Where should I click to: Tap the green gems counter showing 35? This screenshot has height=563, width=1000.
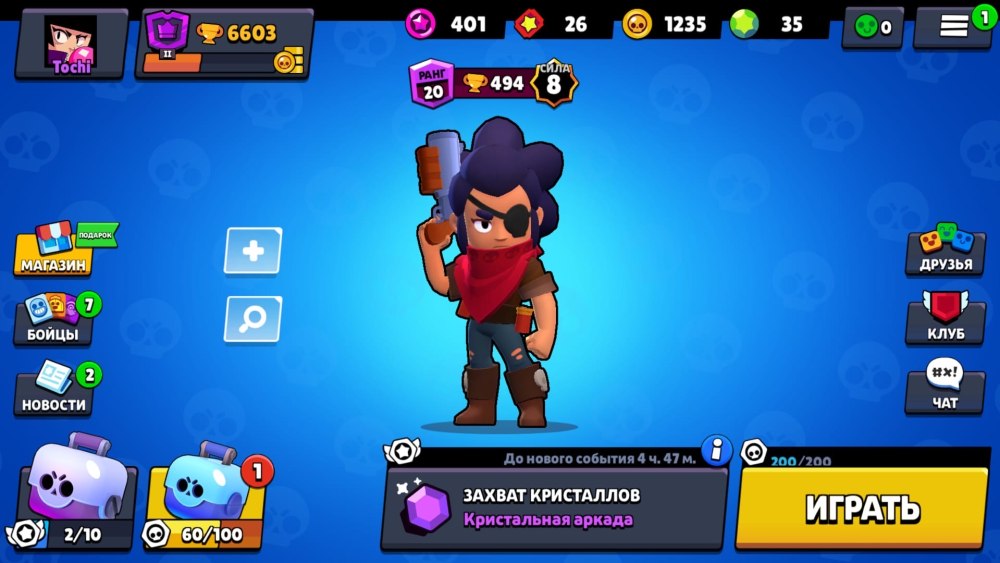(770, 24)
